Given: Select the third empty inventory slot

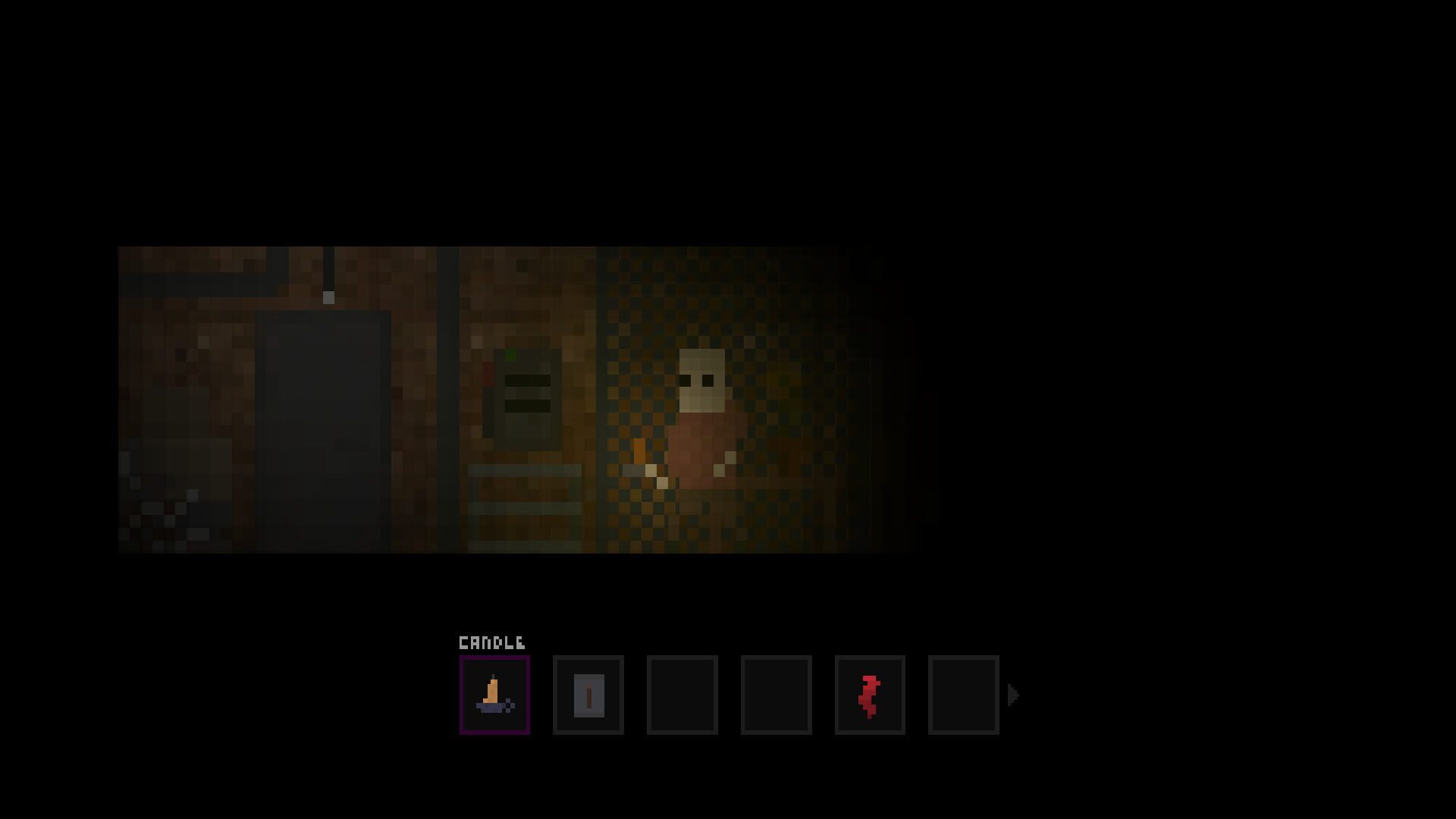Looking at the screenshot, I should (682, 694).
